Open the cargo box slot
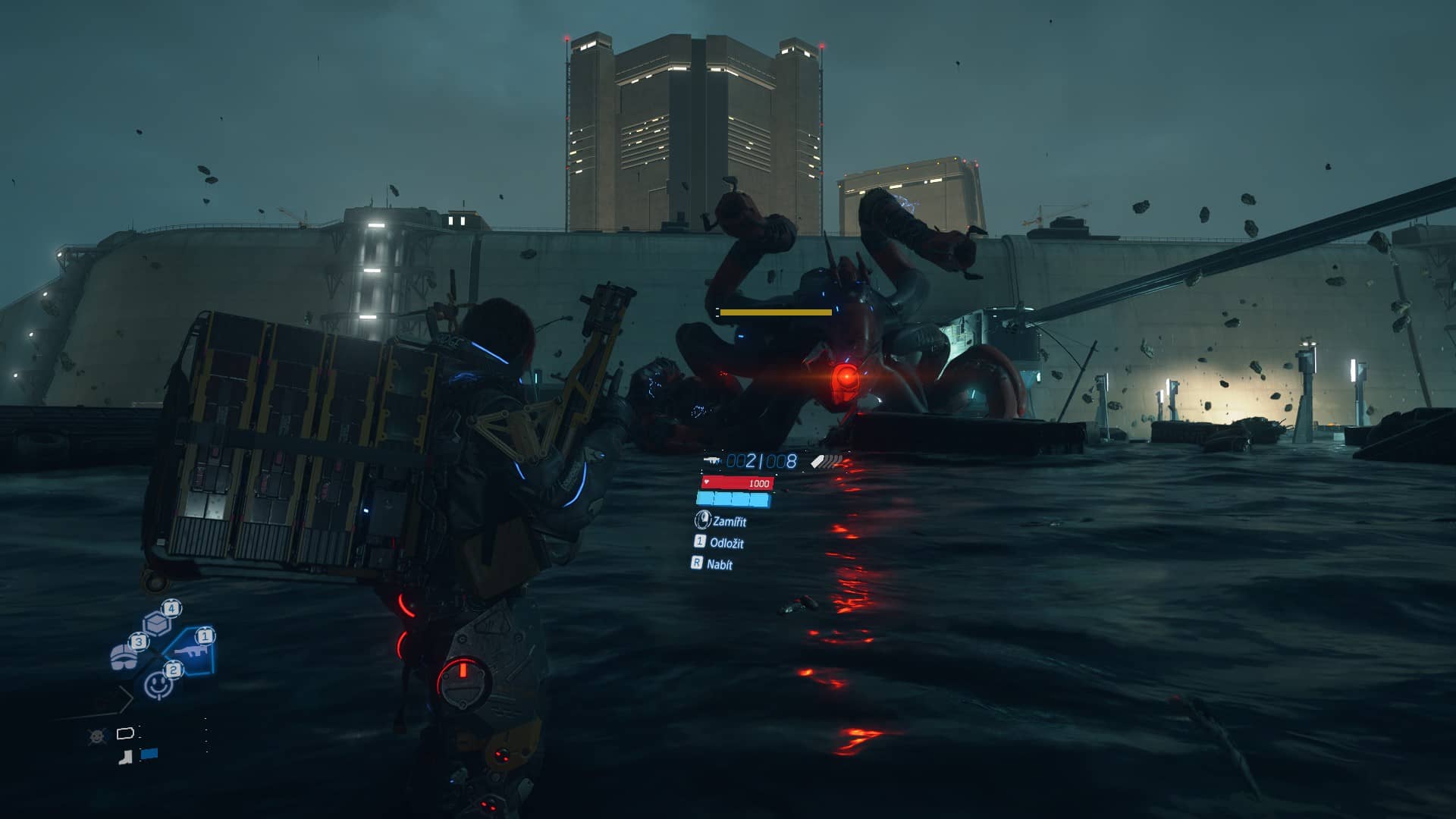 (157, 623)
